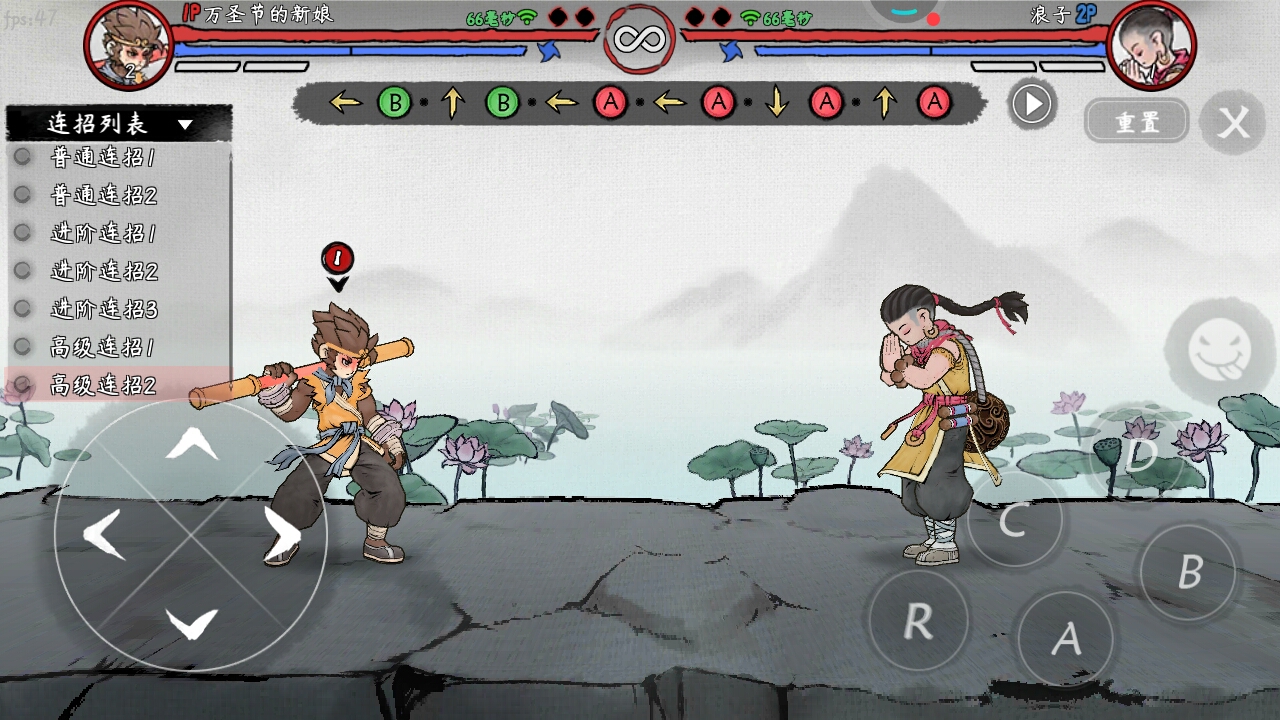This screenshot has width=1280, height=720.
Task: Tap the D action button
Action: (x=1141, y=455)
